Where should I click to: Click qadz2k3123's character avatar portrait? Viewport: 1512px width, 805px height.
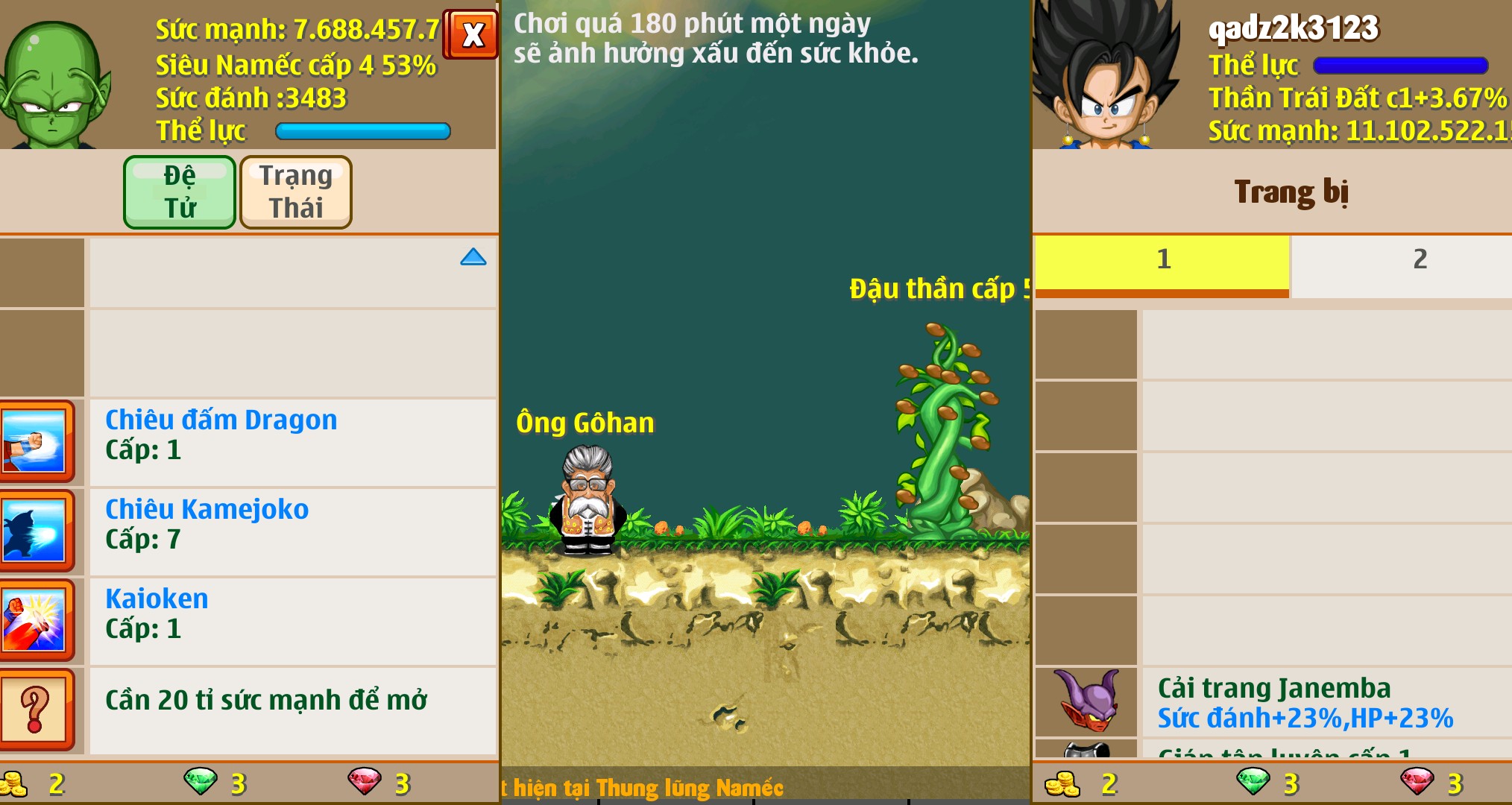tap(1109, 75)
